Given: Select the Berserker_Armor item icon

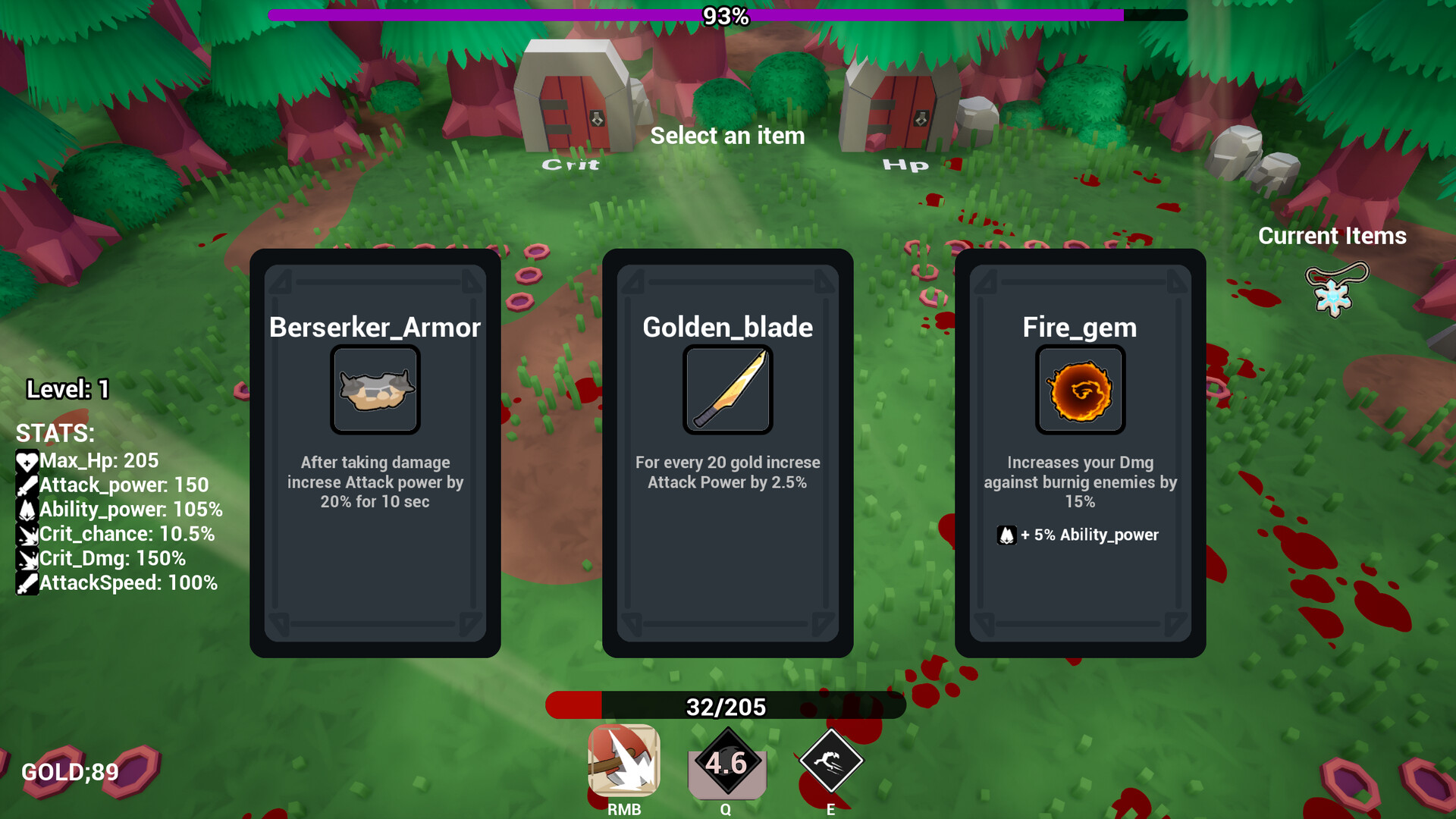Looking at the screenshot, I should click(x=375, y=390).
